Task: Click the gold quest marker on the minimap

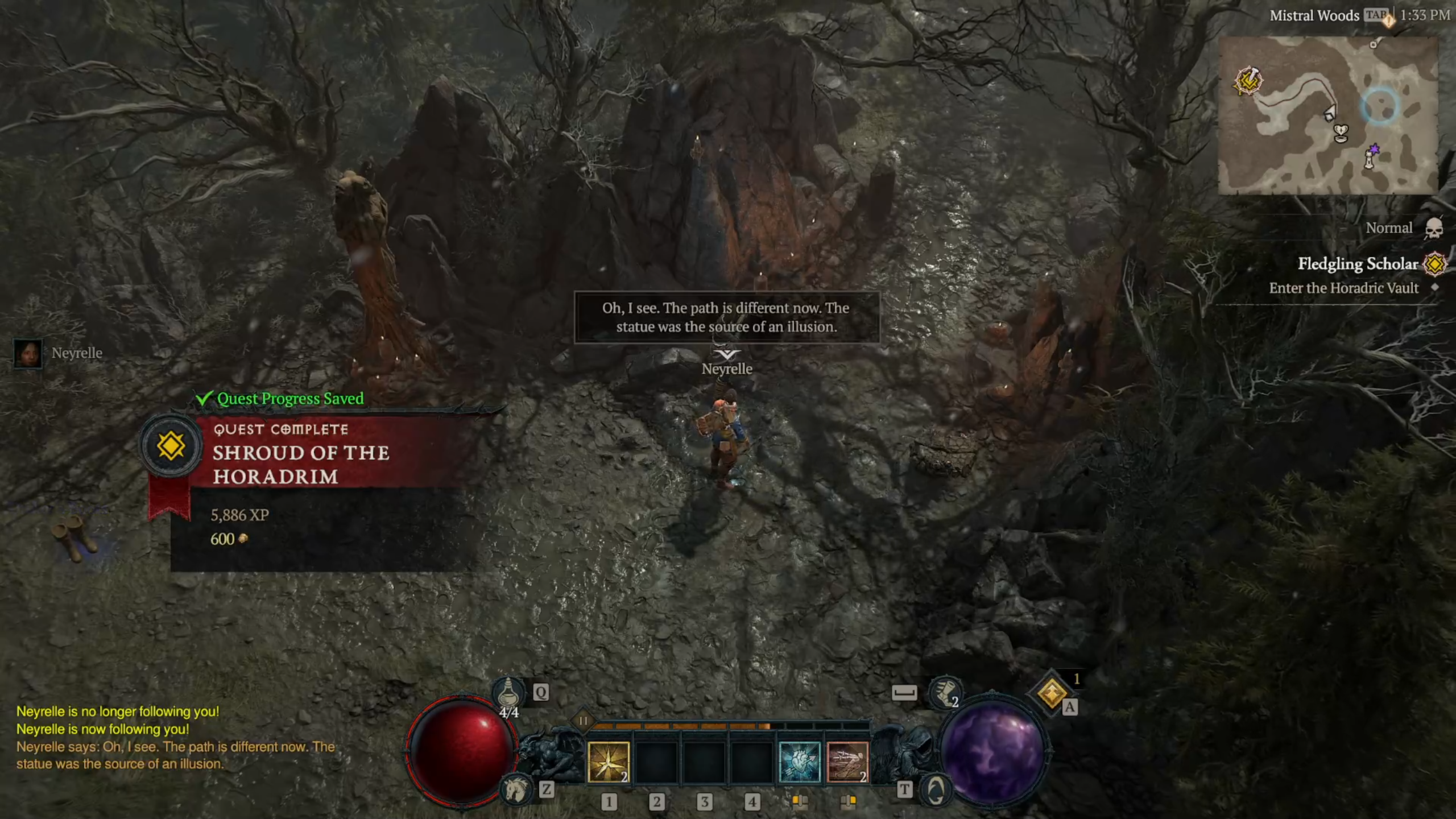Action: pos(1248,81)
